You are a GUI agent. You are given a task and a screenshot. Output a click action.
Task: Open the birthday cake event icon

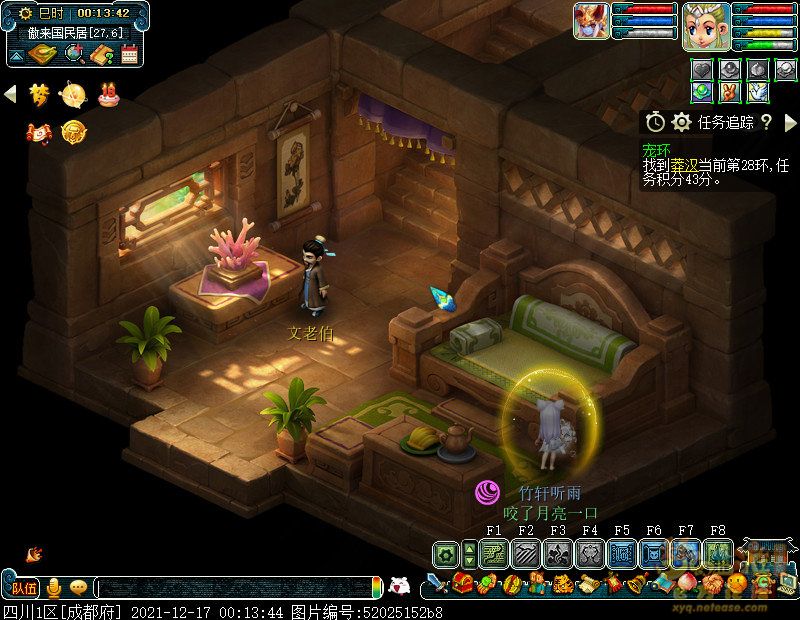(x=107, y=95)
